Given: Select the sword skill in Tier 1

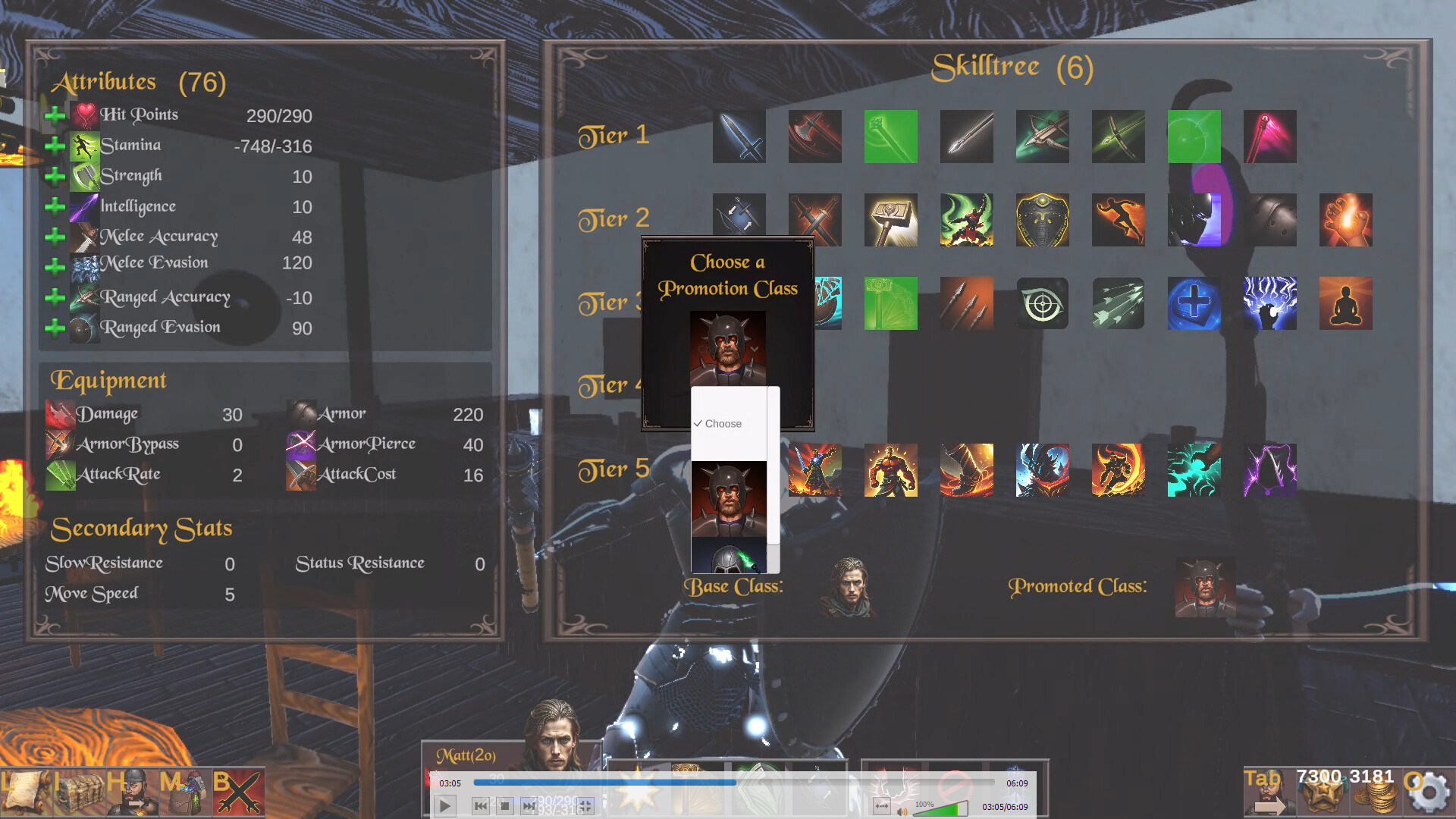Looking at the screenshot, I should (x=739, y=137).
